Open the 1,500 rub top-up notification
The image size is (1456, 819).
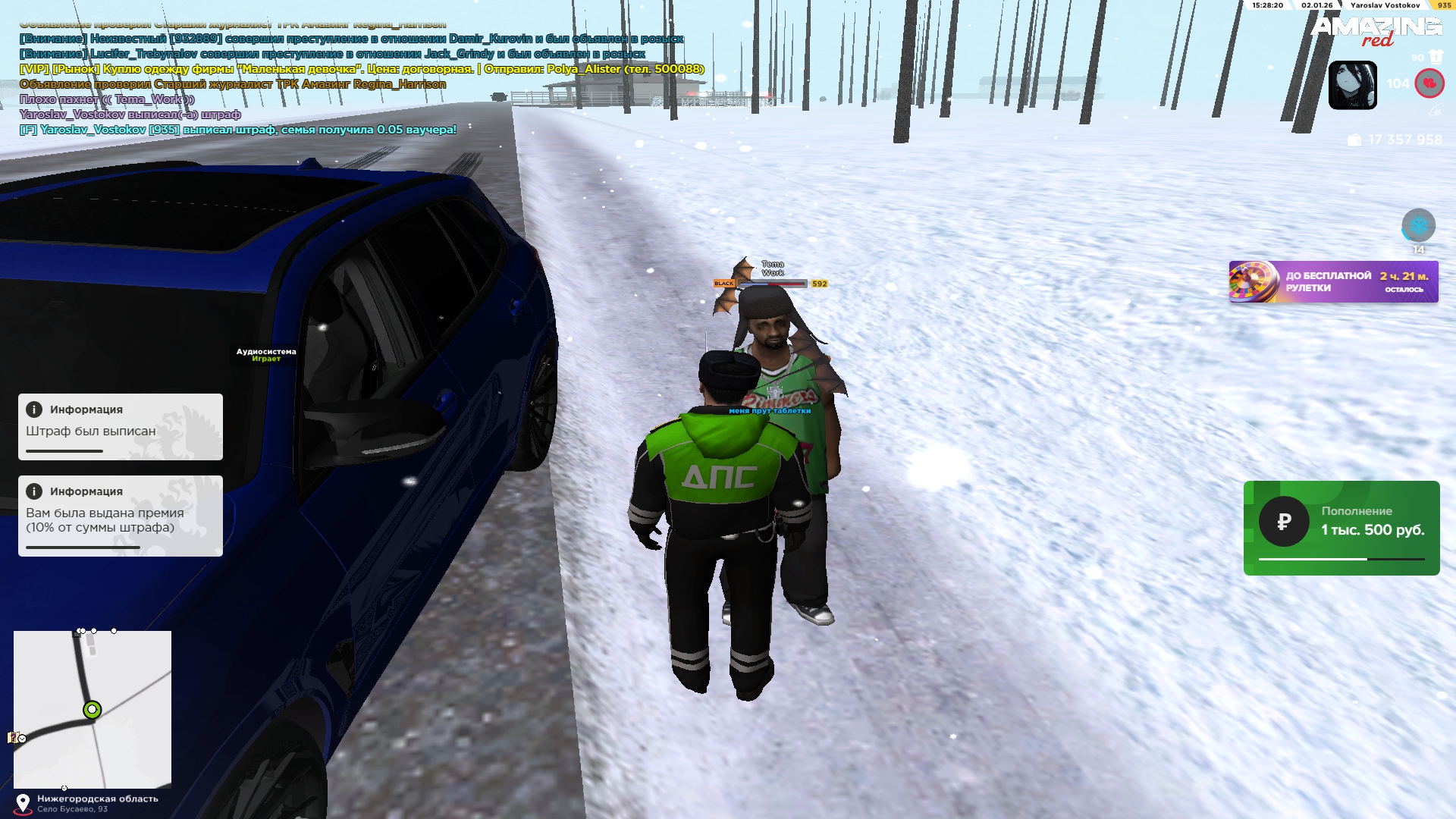(x=1341, y=528)
